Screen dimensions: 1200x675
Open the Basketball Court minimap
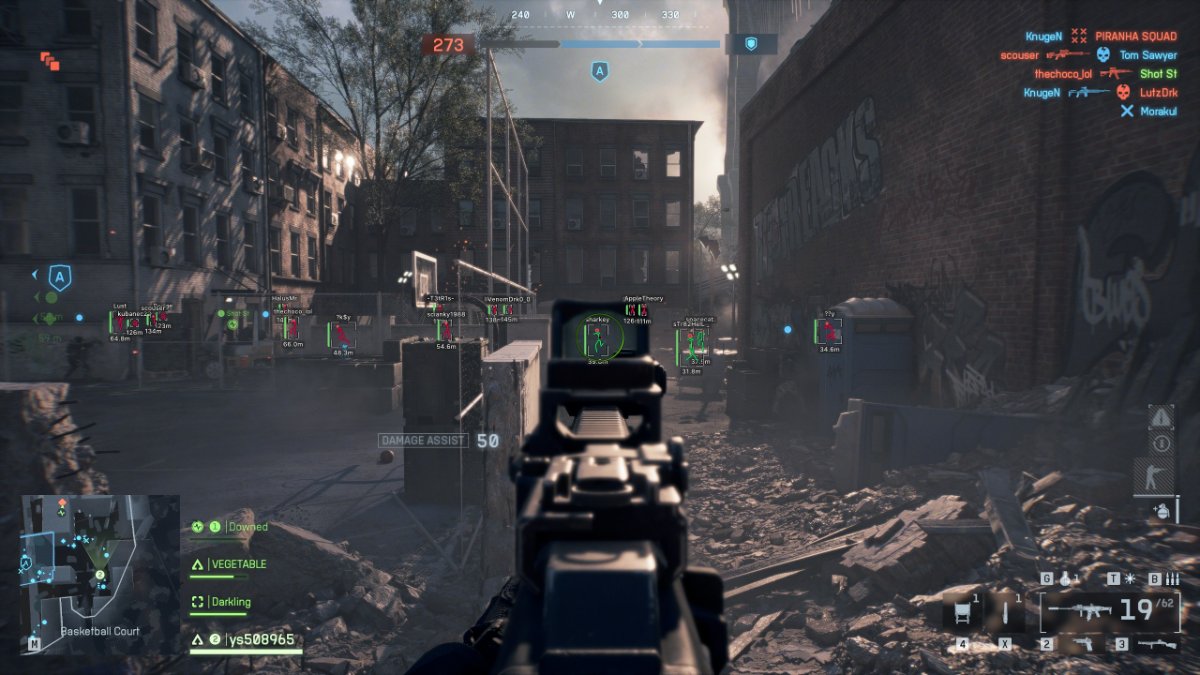[x=100, y=565]
